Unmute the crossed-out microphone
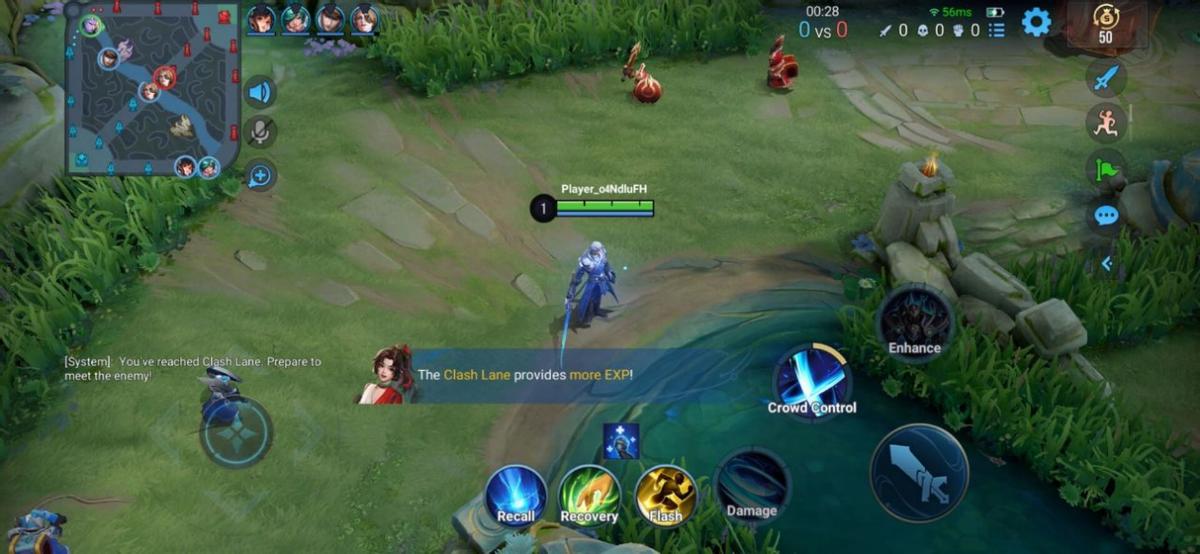This screenshot has width=1200, height=554. point(260,132)
